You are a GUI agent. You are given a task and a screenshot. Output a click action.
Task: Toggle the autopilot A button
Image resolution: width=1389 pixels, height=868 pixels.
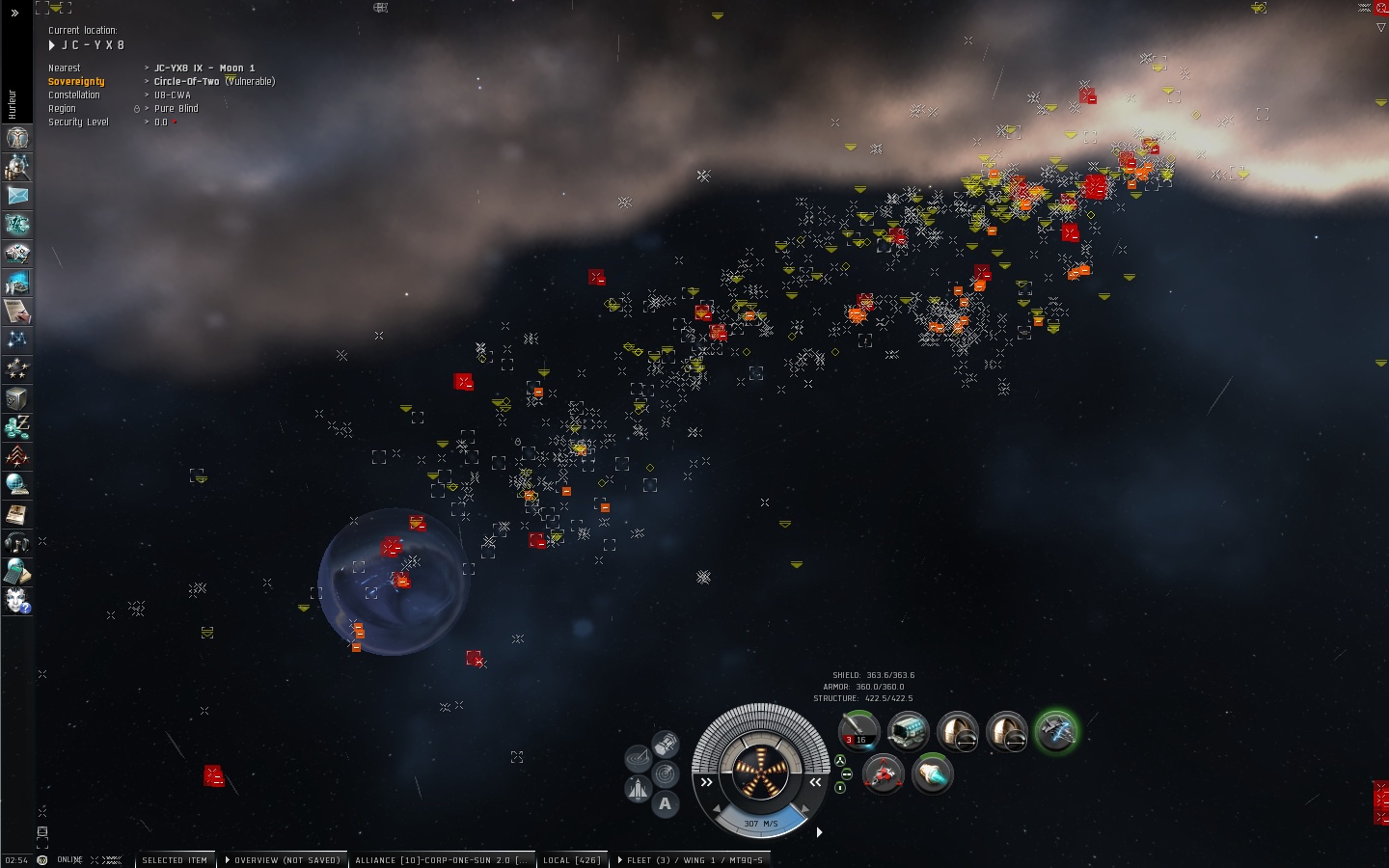tap(665, 804)
